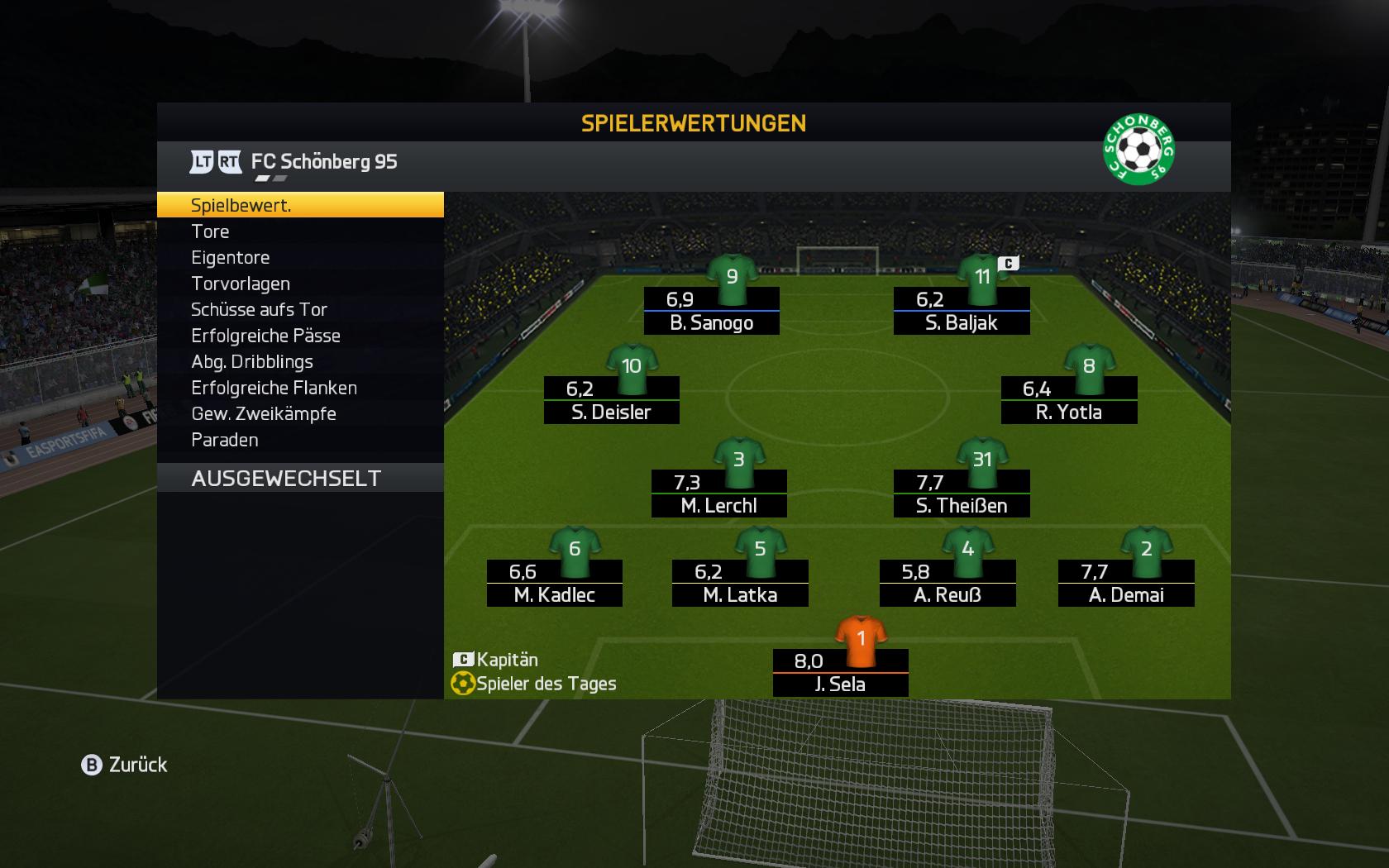Image resolution: width=1389 pixels, height=868 pixels.
Task: Show Erfolgreiche Pässe statistics
Action: click(299, 336)
